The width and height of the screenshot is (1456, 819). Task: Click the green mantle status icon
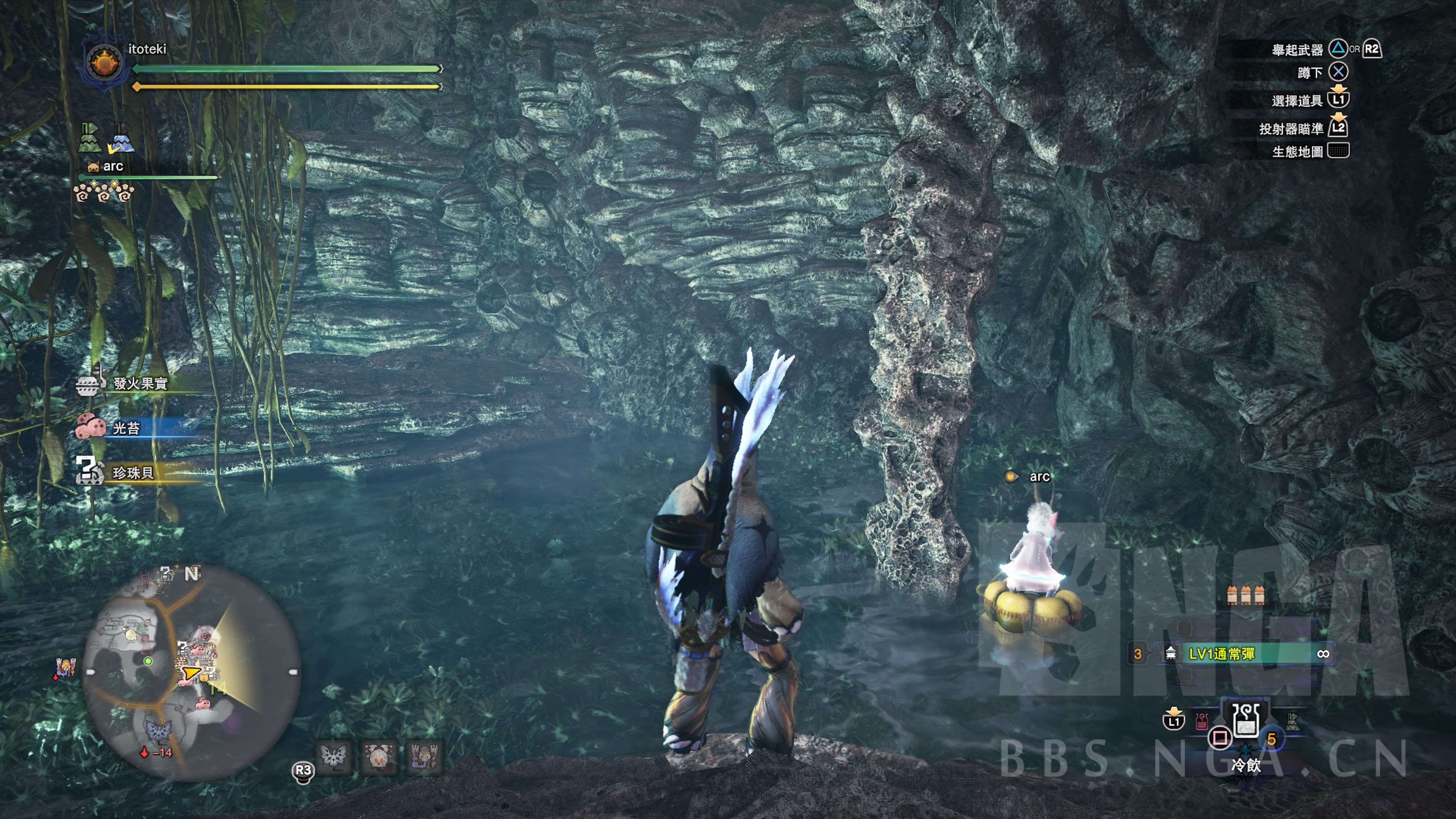pyautogui.click(x=89, y=138)
